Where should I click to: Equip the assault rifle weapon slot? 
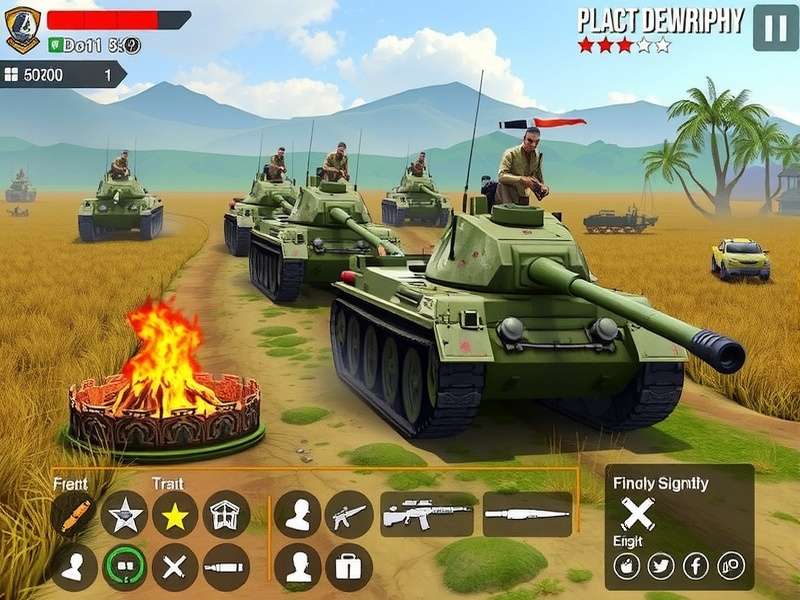click(427, 514)
